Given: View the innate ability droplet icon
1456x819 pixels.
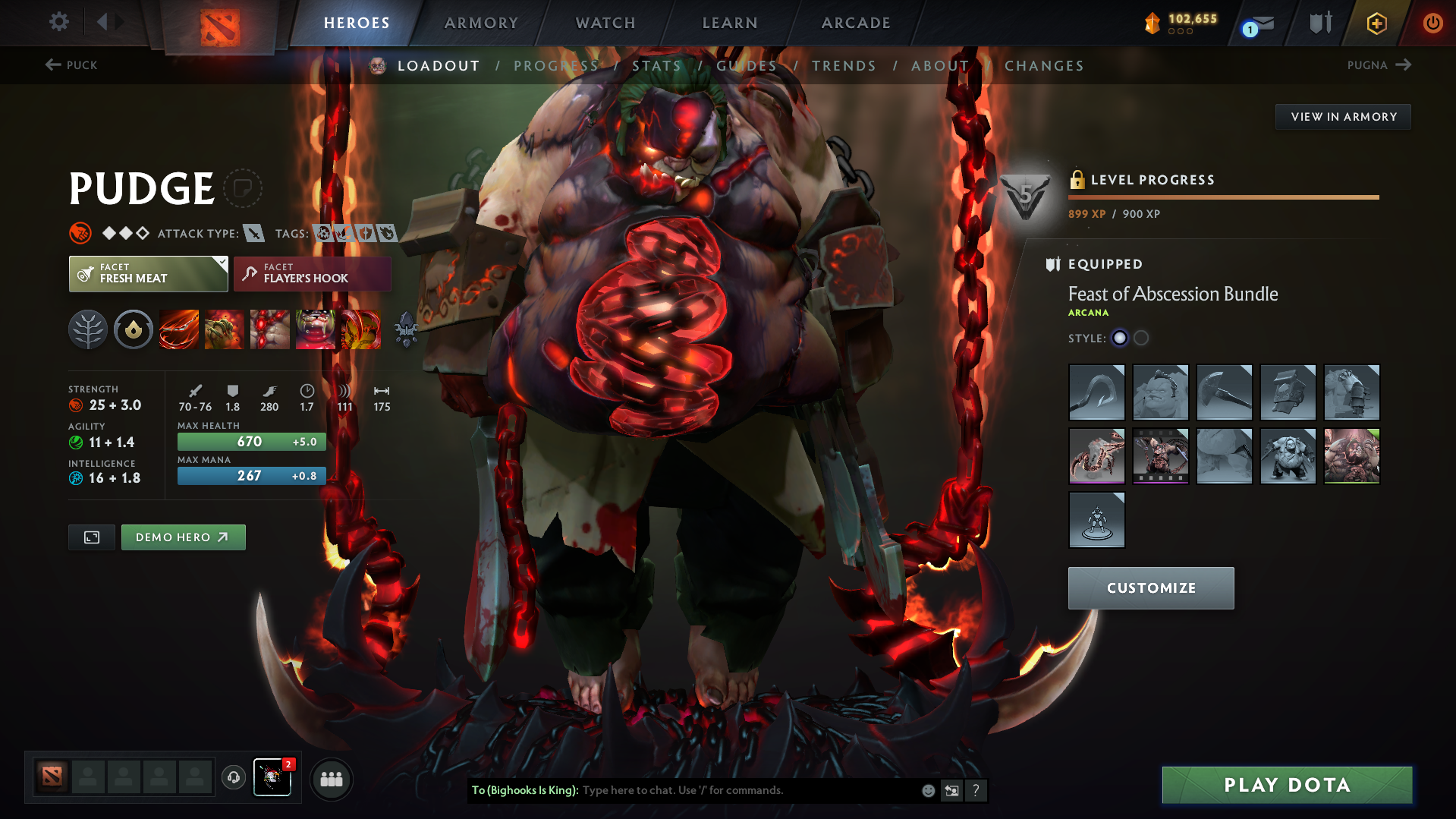Looking at the screenshot, I should [x=134, y=329].
